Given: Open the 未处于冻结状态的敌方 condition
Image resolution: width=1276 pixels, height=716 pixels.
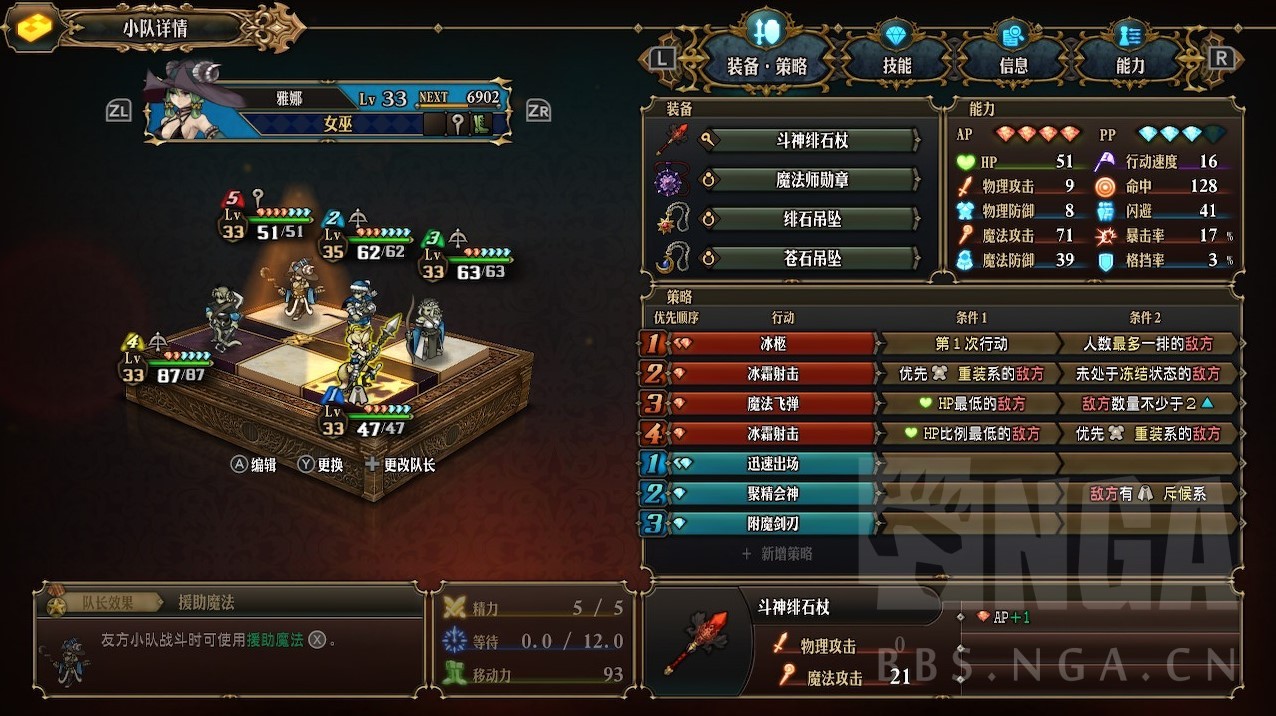Looking at the screenshot, I should [x=1147, y=374].
